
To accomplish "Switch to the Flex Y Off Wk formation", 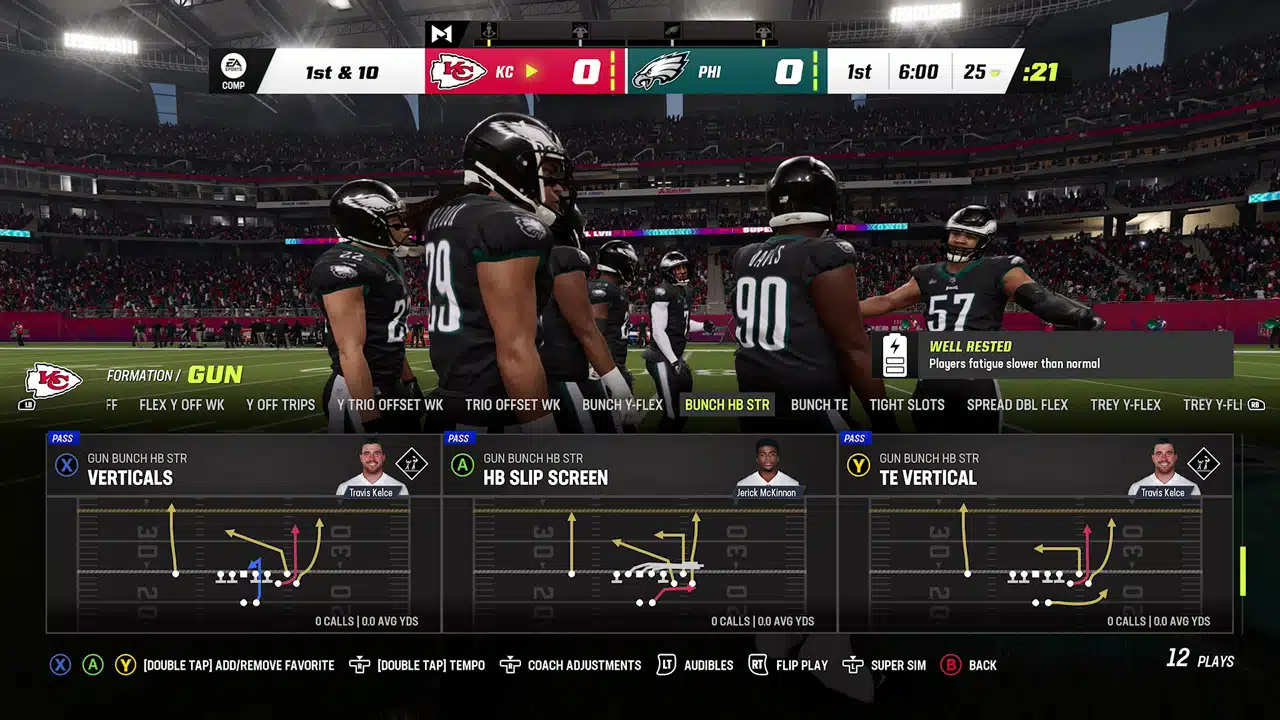I will click(x=182, y=405).
